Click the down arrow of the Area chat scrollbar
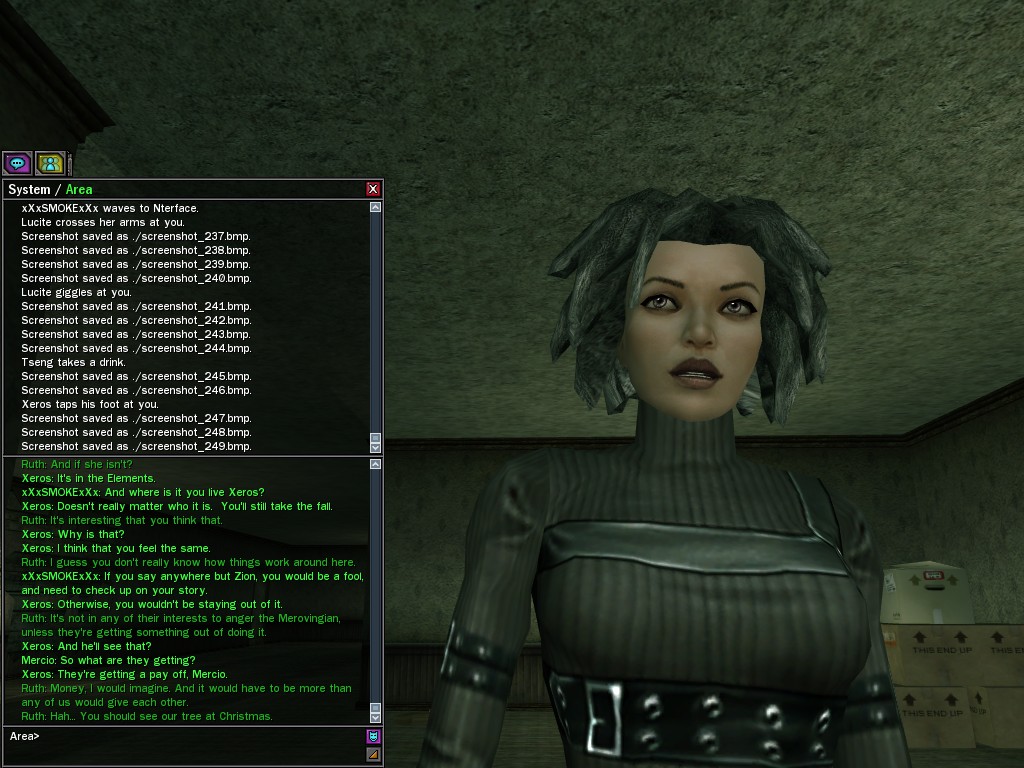 click(x=375, y=717)
